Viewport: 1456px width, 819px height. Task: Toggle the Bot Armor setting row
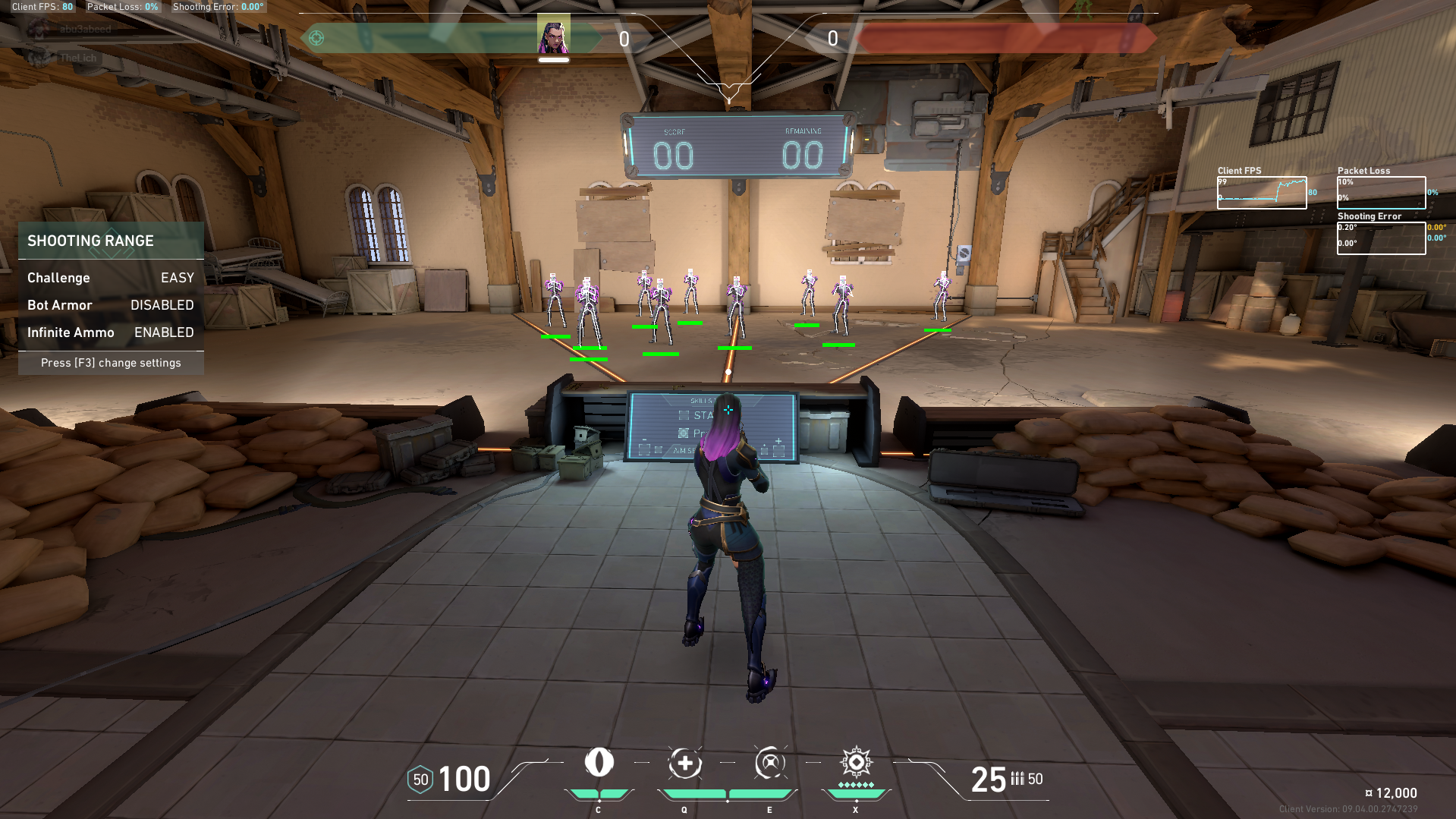pos(111,305)
